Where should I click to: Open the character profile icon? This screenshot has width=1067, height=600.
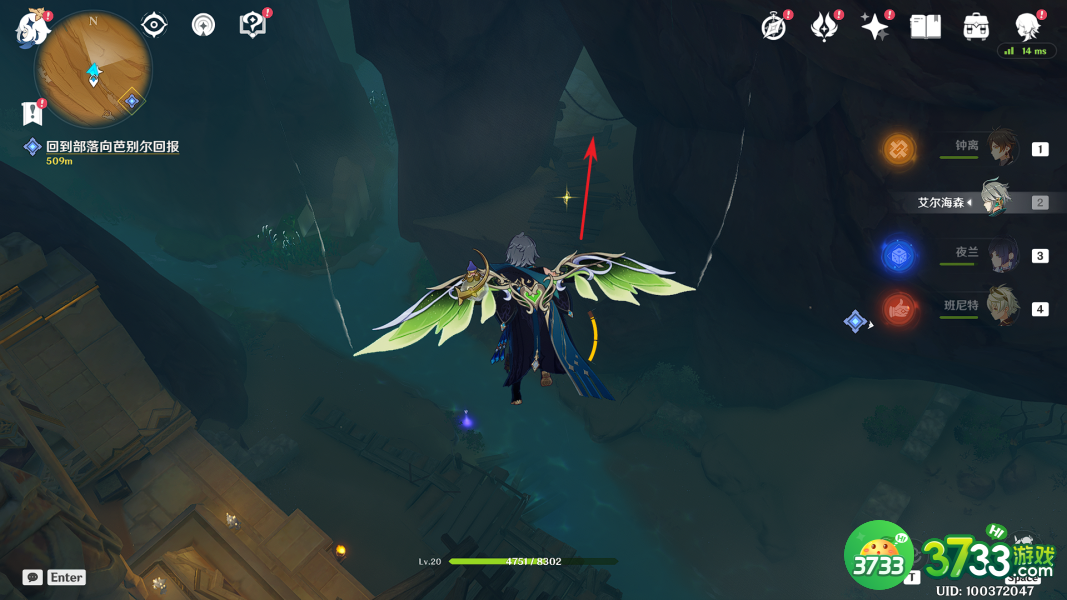point(1027,26)
